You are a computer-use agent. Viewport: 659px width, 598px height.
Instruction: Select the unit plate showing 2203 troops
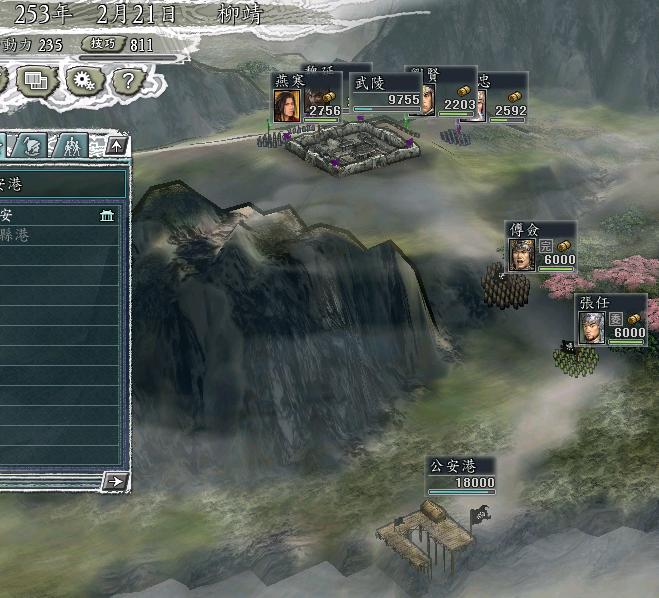446,93
